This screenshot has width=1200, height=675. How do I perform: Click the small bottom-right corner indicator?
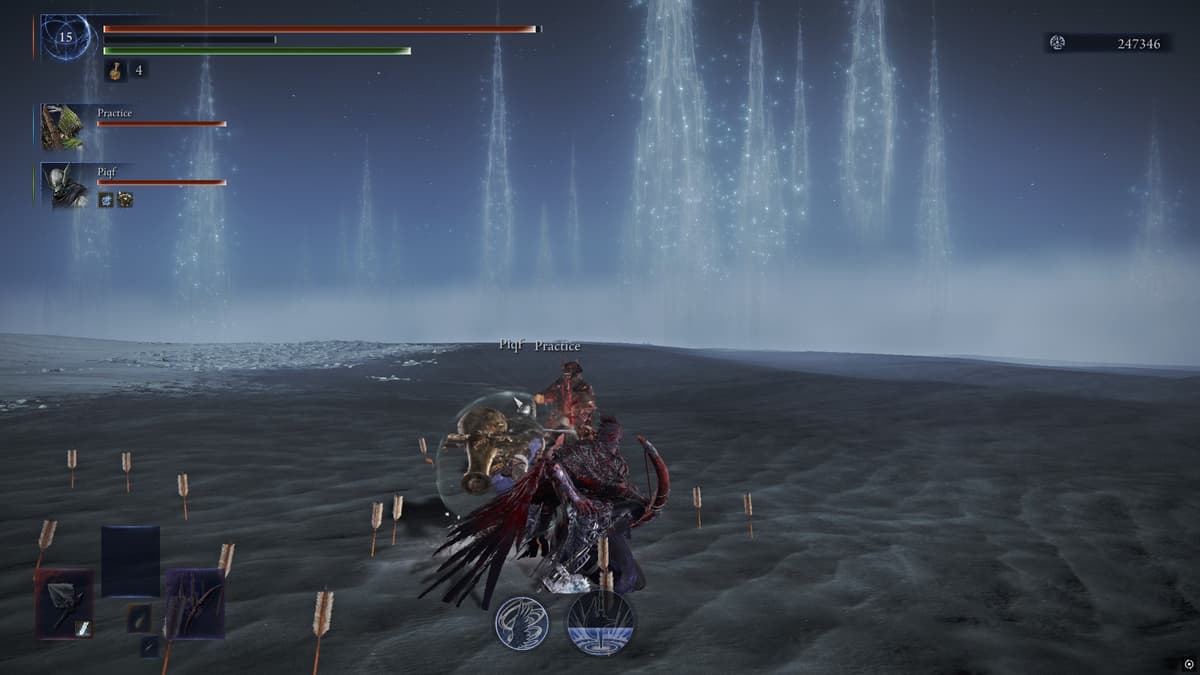pyautogui.click(x=1186, y=662)
